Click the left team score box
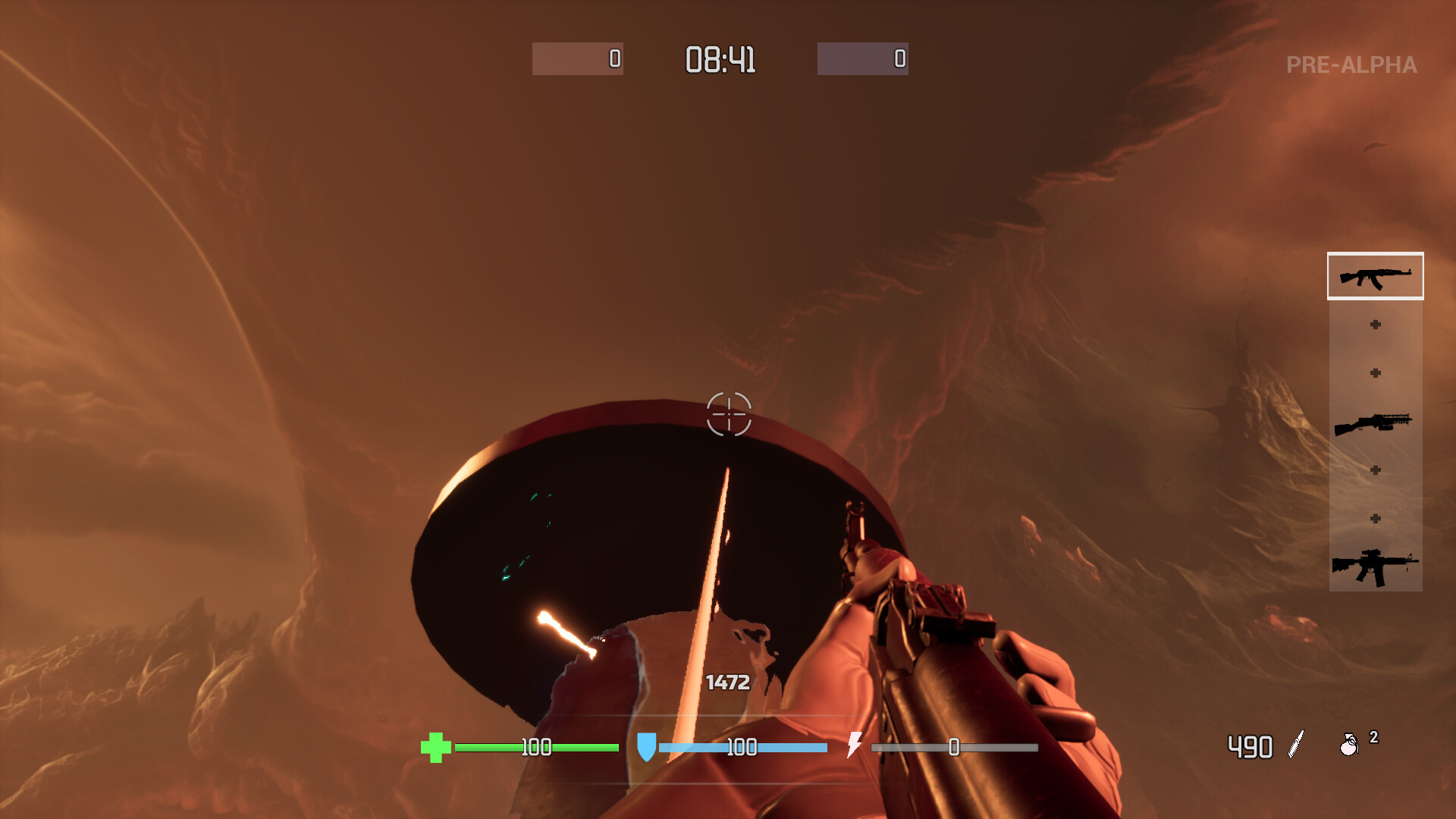The height and width of the screenshot is (819, 1456). (578, 60)
